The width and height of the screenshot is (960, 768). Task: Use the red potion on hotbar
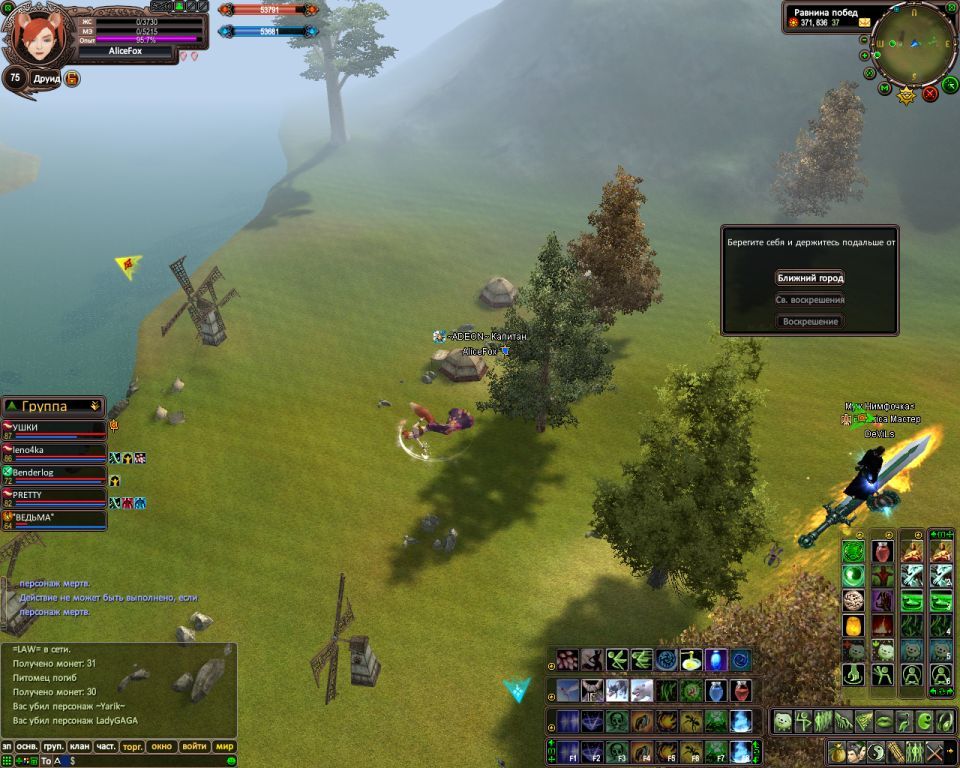(741, 691)
